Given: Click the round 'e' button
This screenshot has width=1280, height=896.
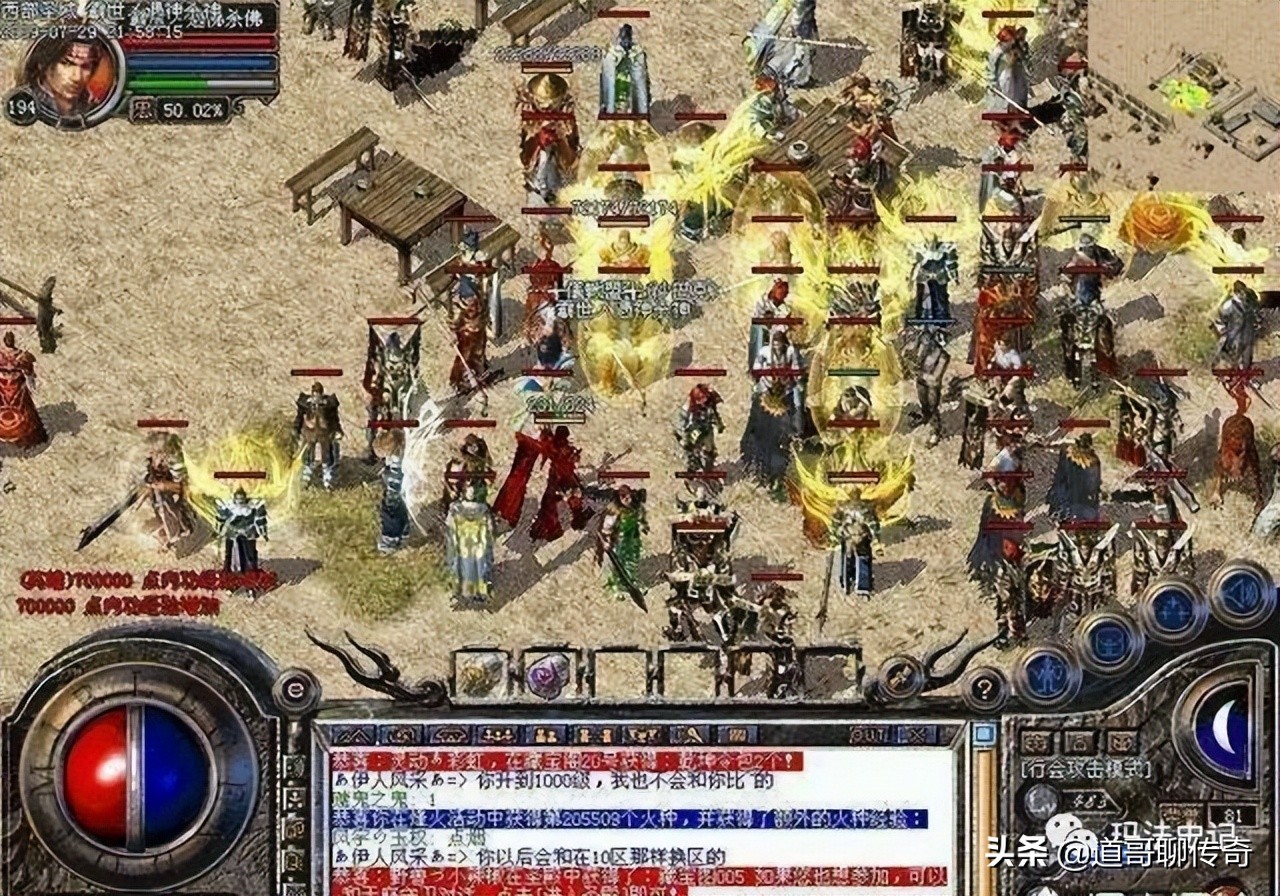Looking at the screenshot, I should [x=295, y=690].
